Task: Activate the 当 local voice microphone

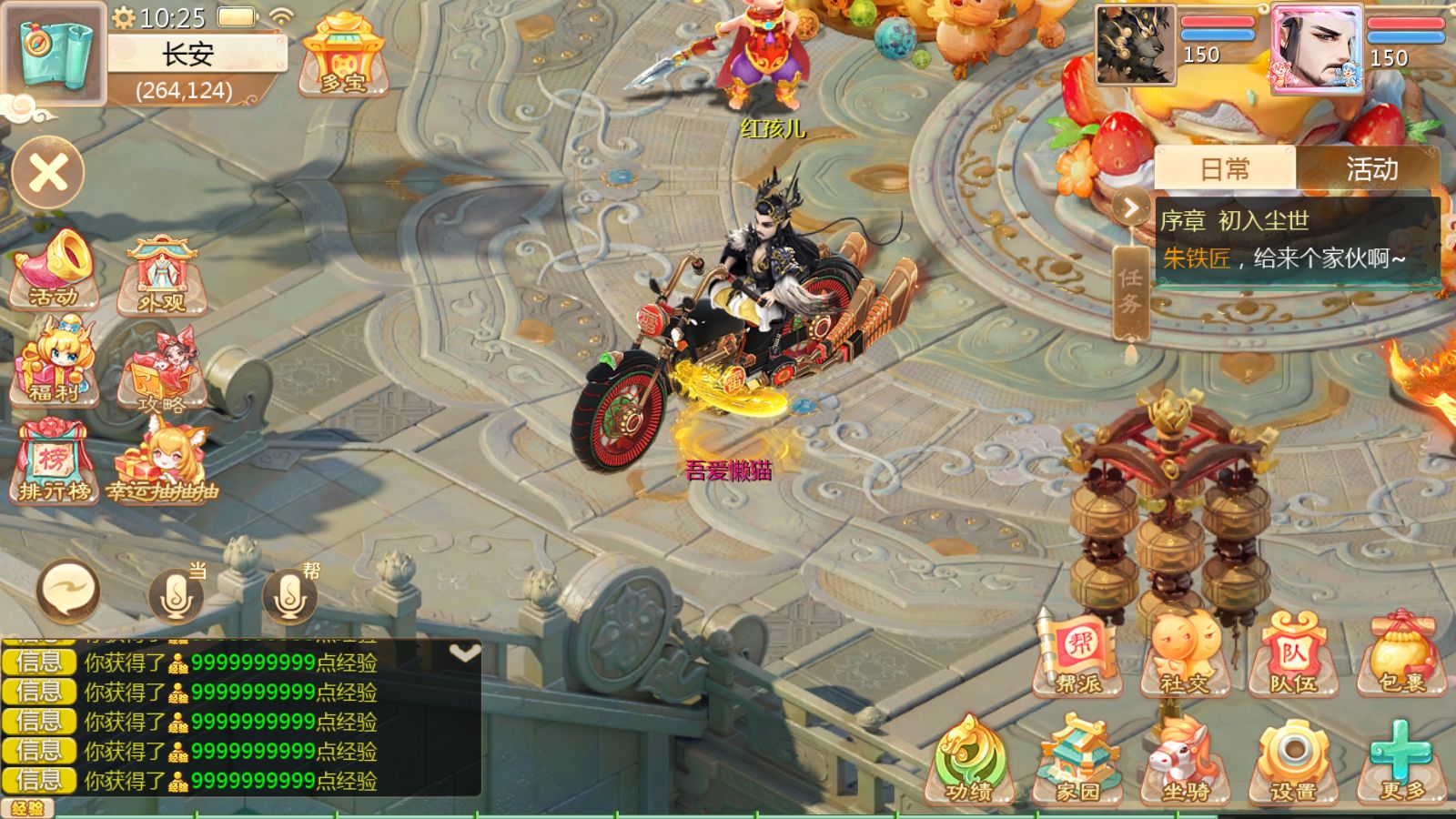Action: pyautogui.click(x=177, y=594)
